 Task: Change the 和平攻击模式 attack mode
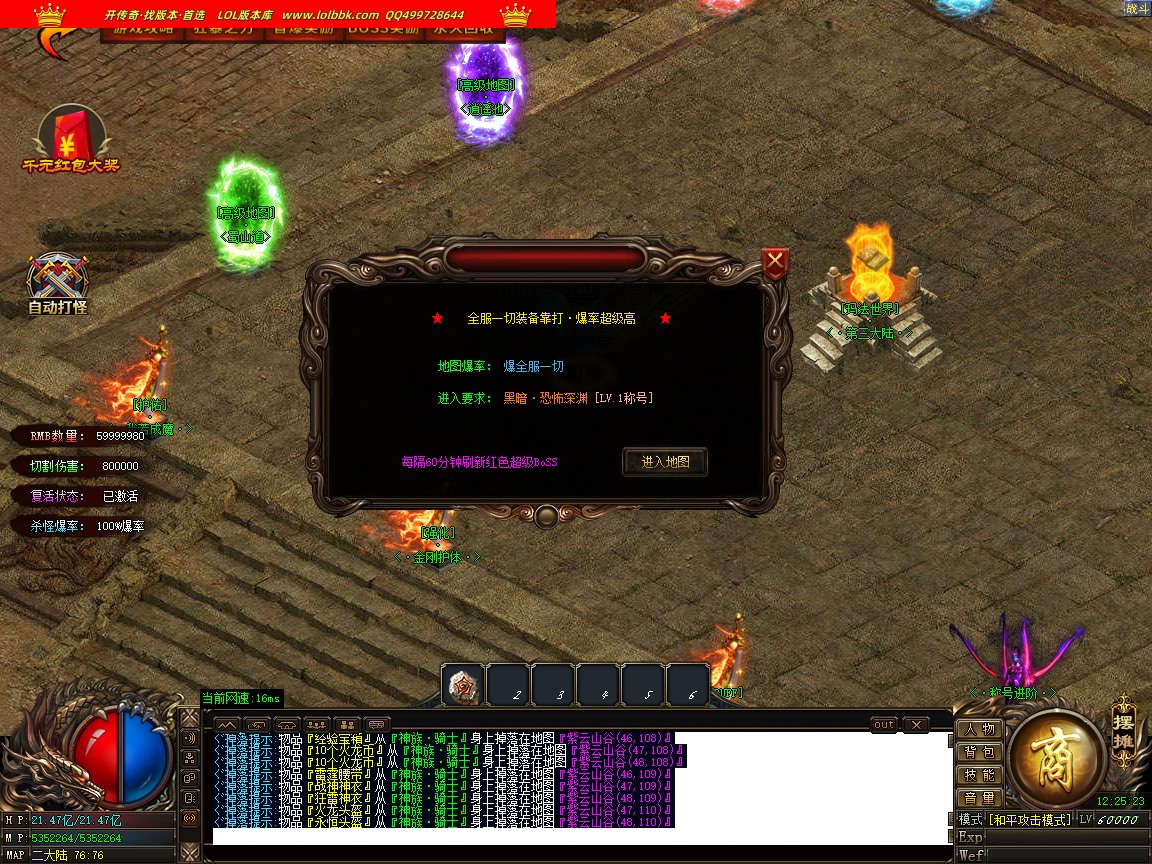pyautogui.click(x=1029, y=820)
